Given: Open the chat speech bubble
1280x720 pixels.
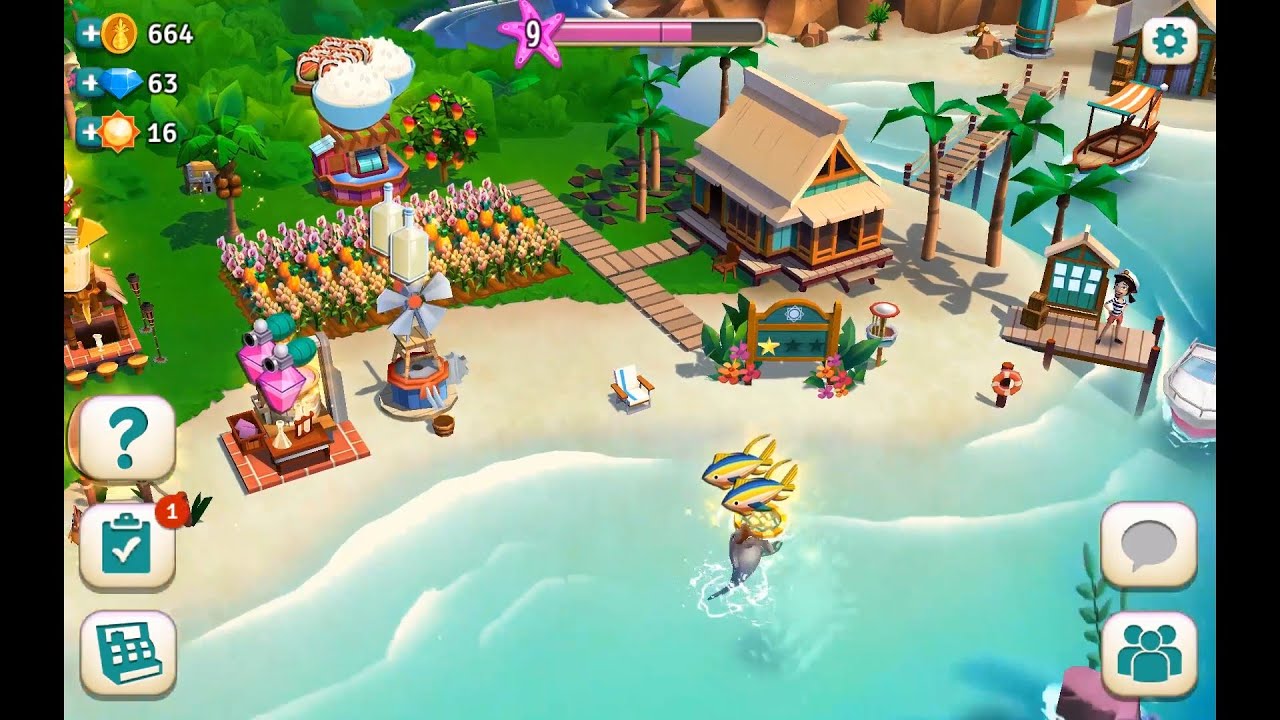Looking at the screenshot, I should coord(1148,545).
